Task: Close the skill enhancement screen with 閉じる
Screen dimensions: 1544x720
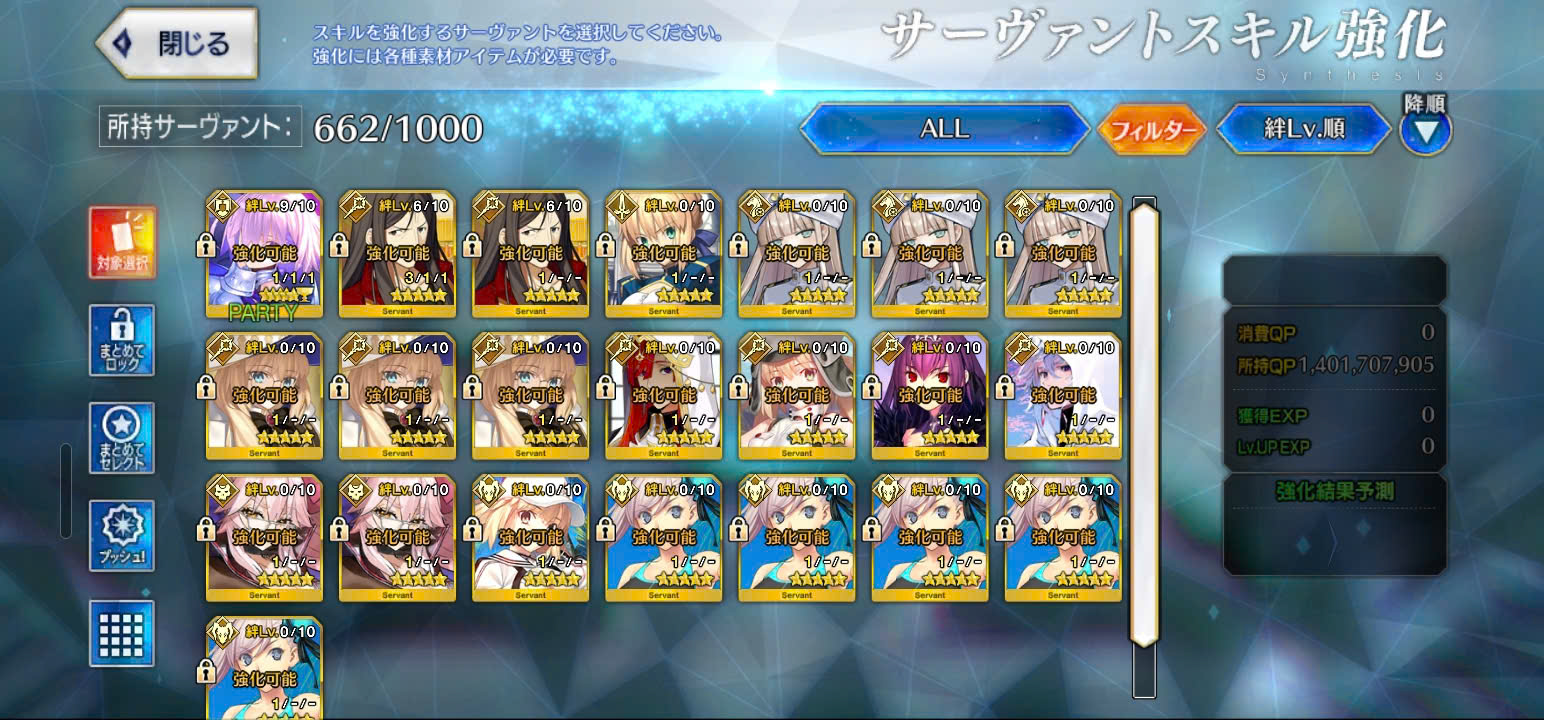Action: (177, 44)
